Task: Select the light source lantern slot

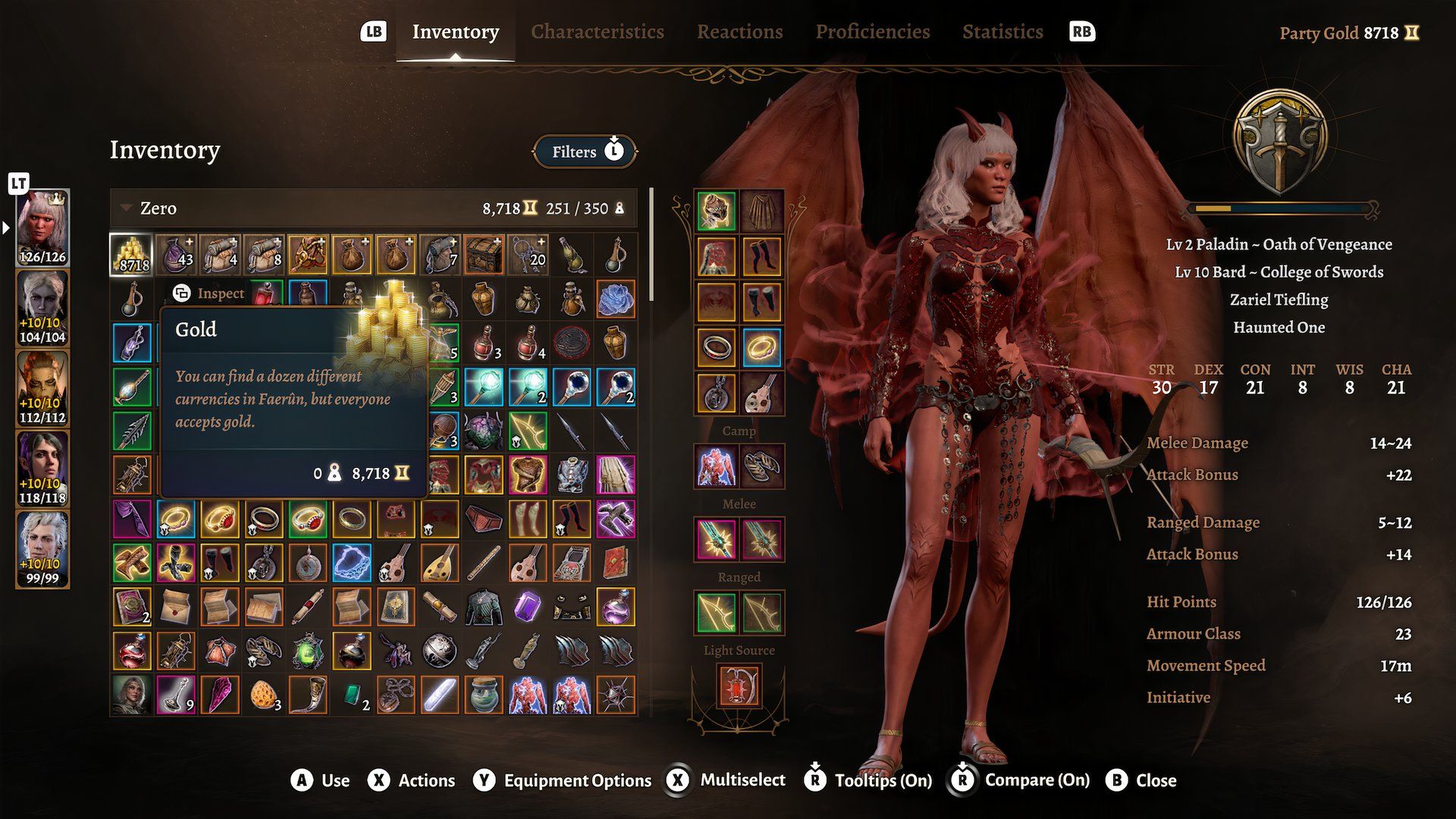Action: pyautogui.click(x=739, y=685)
